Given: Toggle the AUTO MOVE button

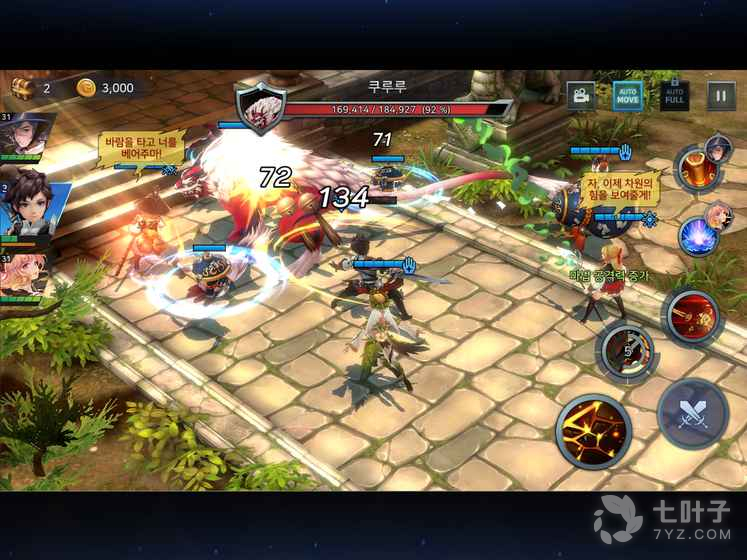Looking at the screenshot, I should pos(627,95).
